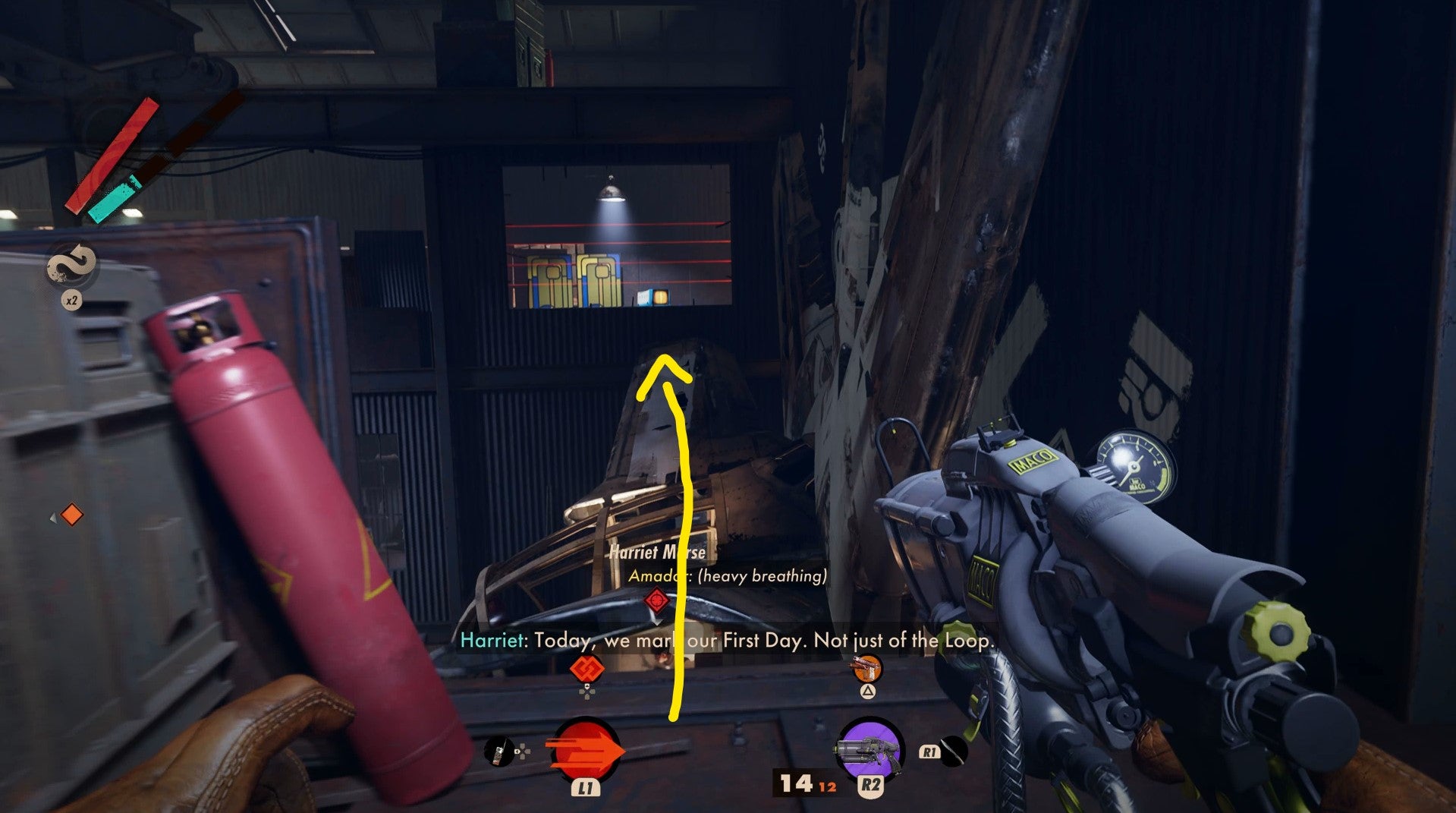
Task: Click the x2 Reprise charge badge
Action: (72, 301)
